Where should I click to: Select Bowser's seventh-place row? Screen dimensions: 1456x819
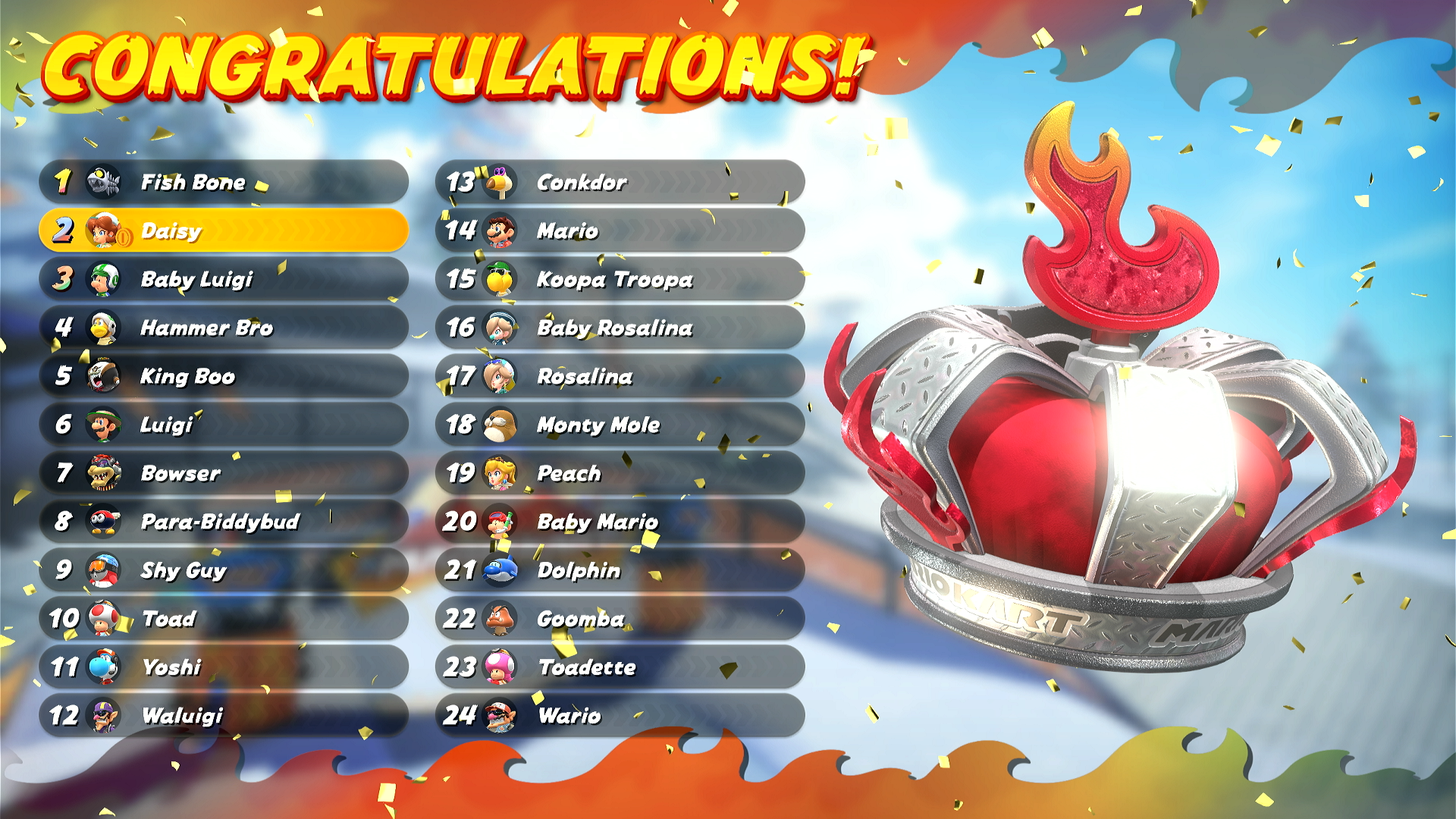click(x=224, y=473)
